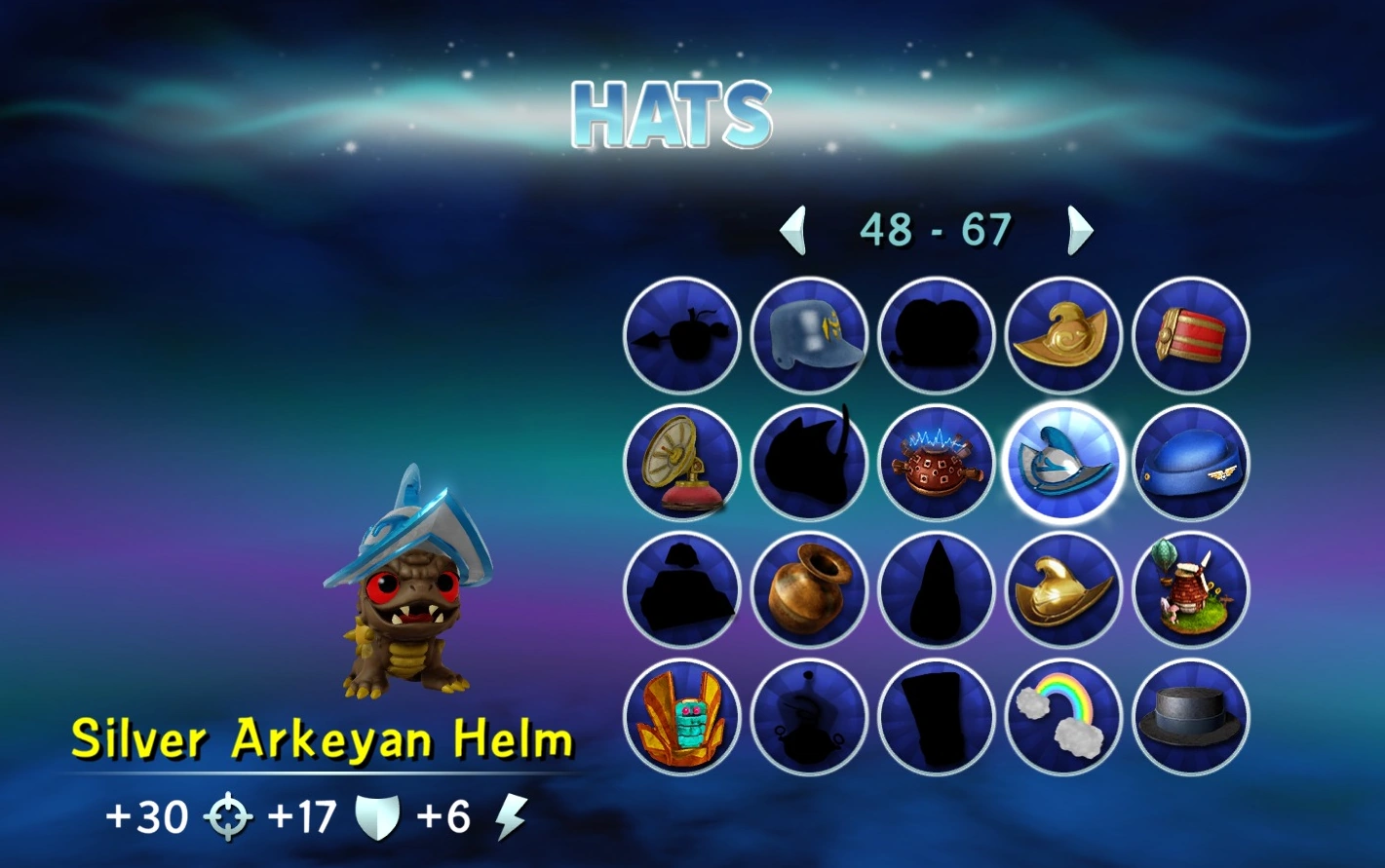Select the silver biker helmet hat
This screenshot has width=1385, height=868.
tap(809, 335)
